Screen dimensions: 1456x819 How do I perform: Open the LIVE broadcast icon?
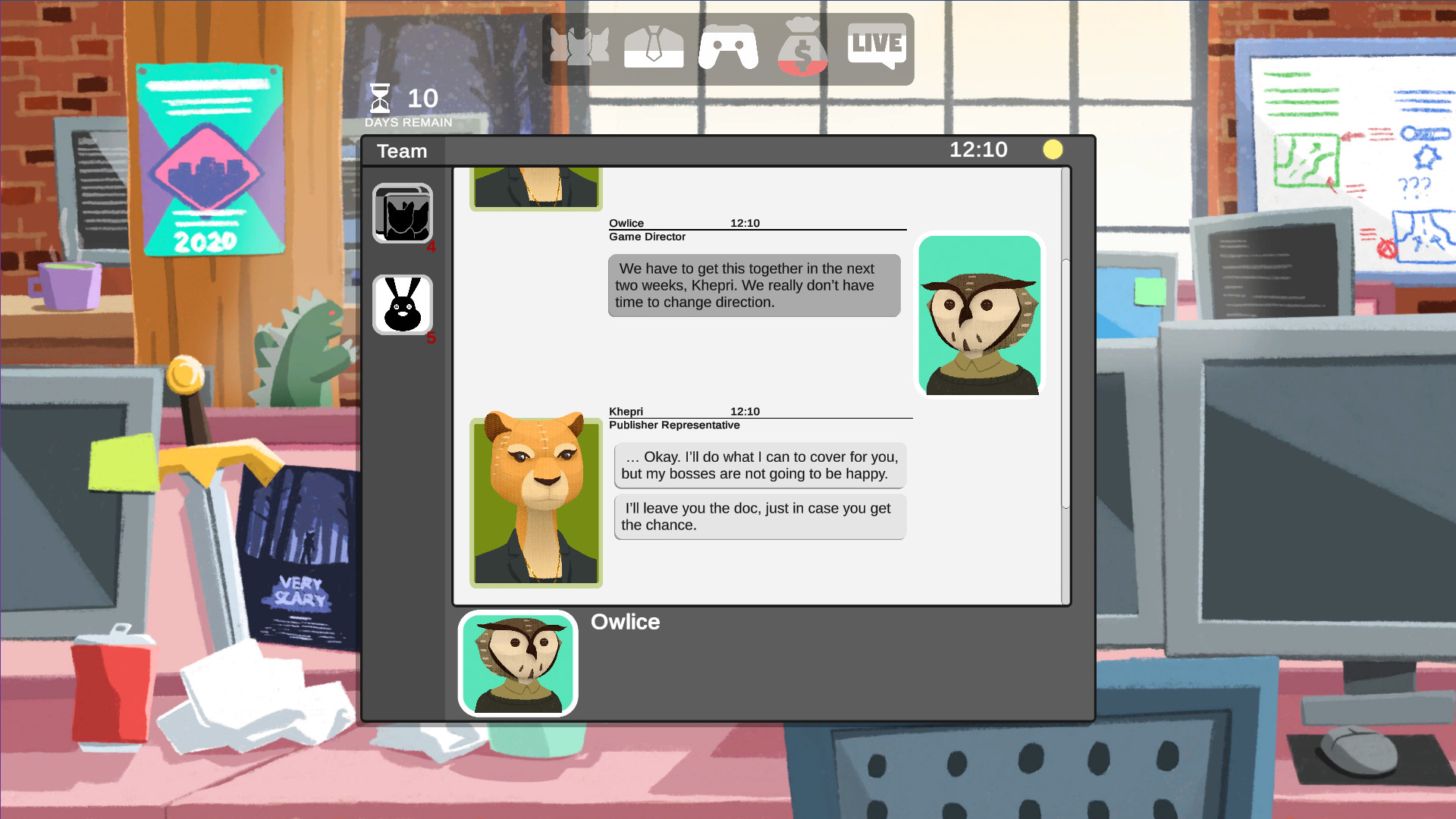pos(876,47)
